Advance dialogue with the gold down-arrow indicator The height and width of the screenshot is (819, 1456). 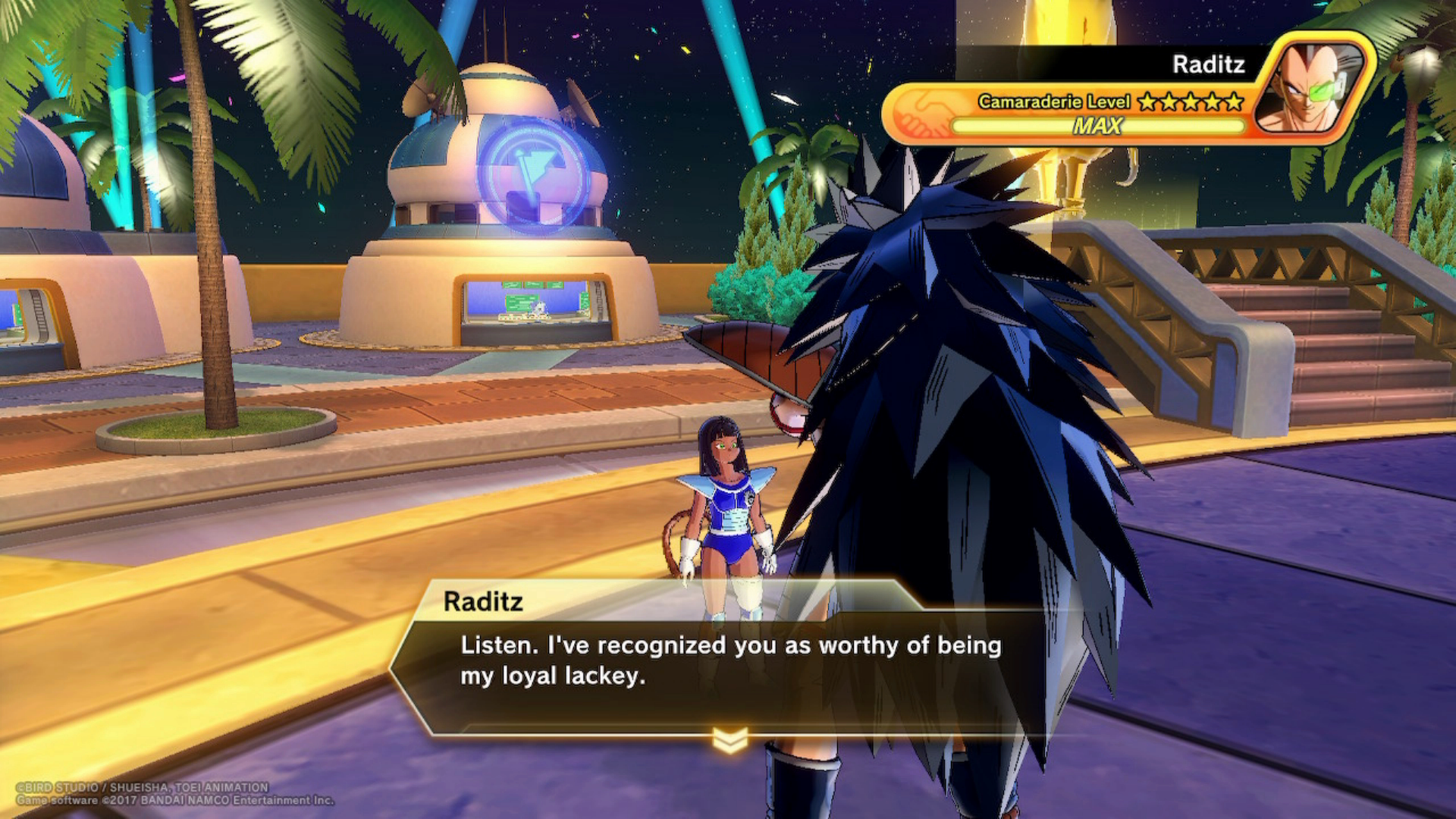tap(730, 739)
